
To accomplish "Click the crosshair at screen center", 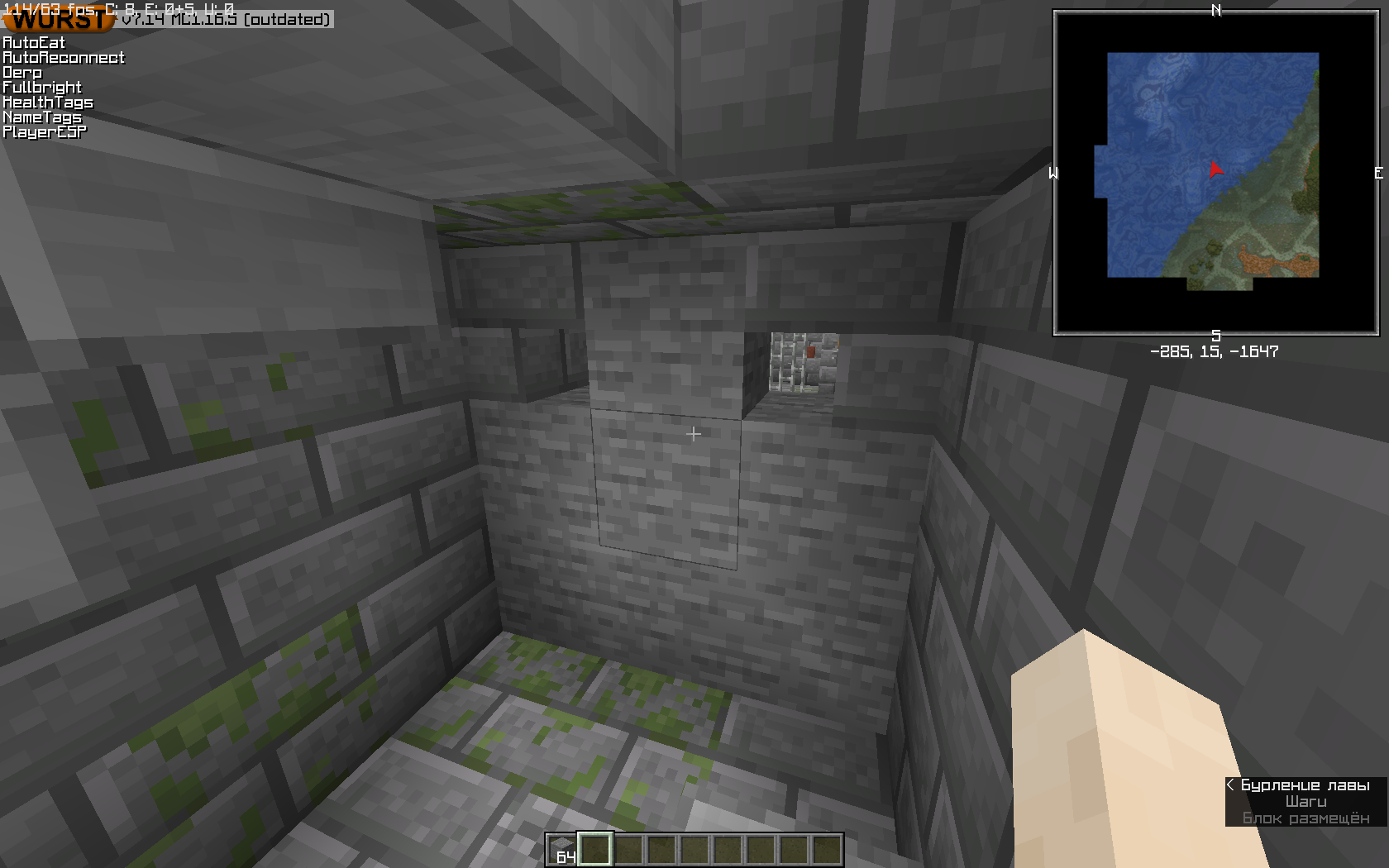I will 694,433.
